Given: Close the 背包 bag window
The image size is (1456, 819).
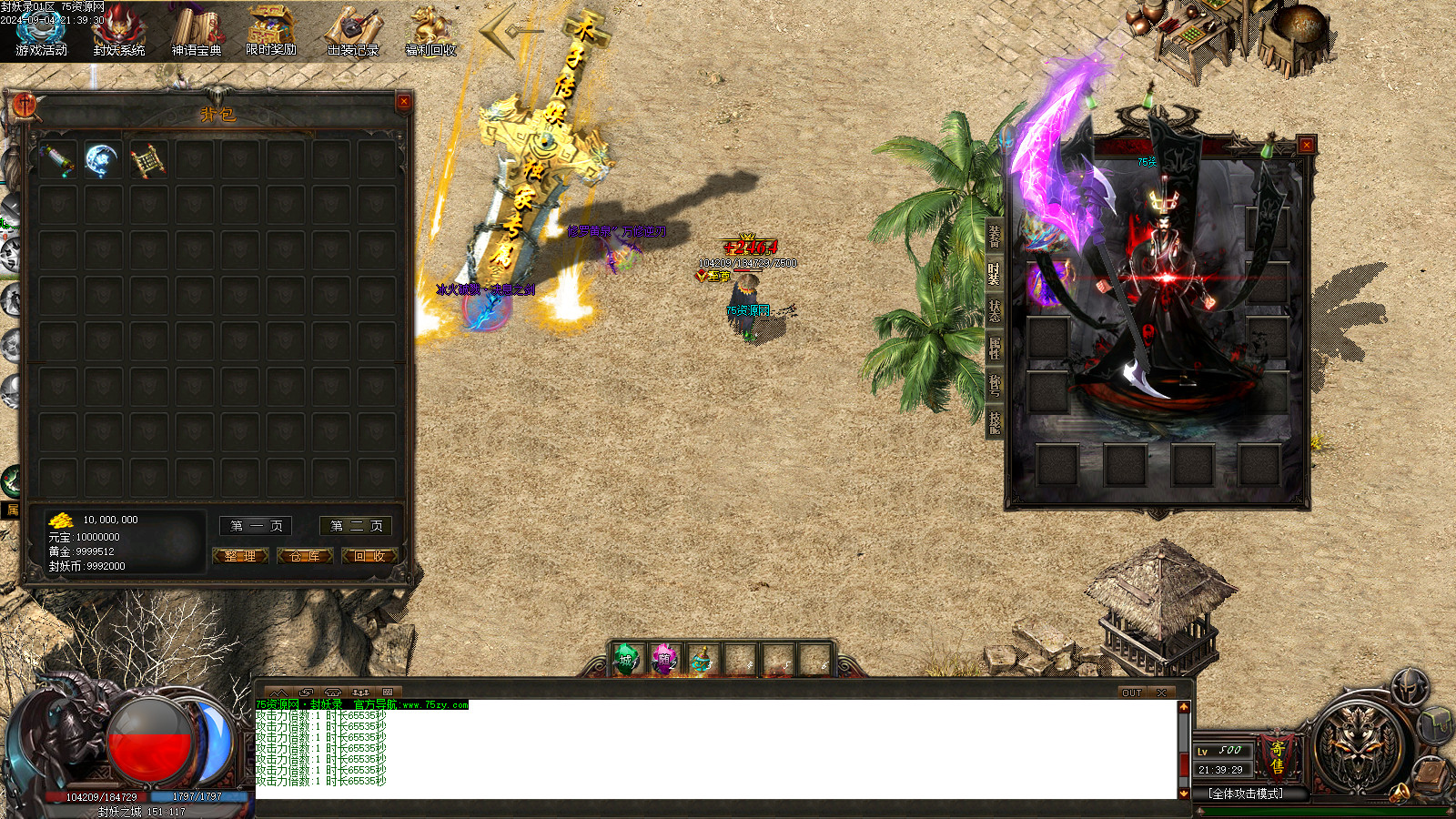Looking at the screenshot, I should [x=403, y=102].
